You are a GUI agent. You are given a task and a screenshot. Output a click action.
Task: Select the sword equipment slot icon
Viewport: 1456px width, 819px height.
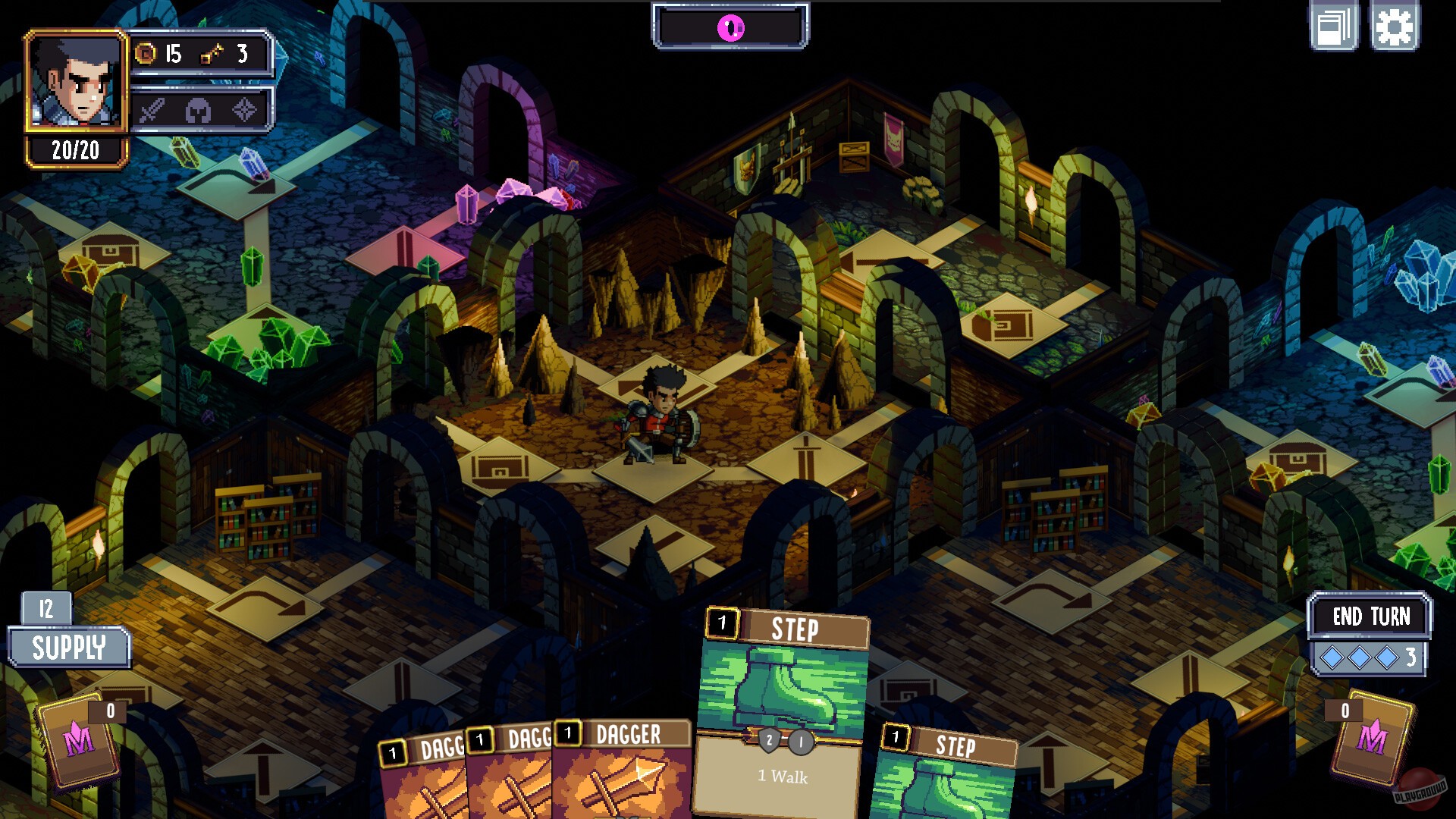tap(152, 111)
